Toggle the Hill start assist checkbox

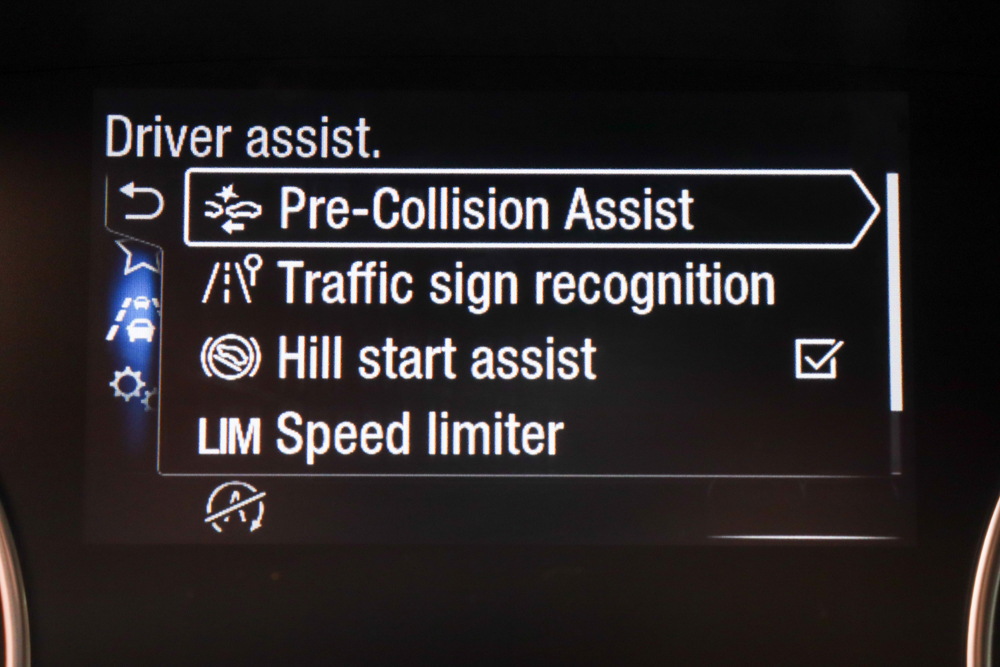coord(819,359)
